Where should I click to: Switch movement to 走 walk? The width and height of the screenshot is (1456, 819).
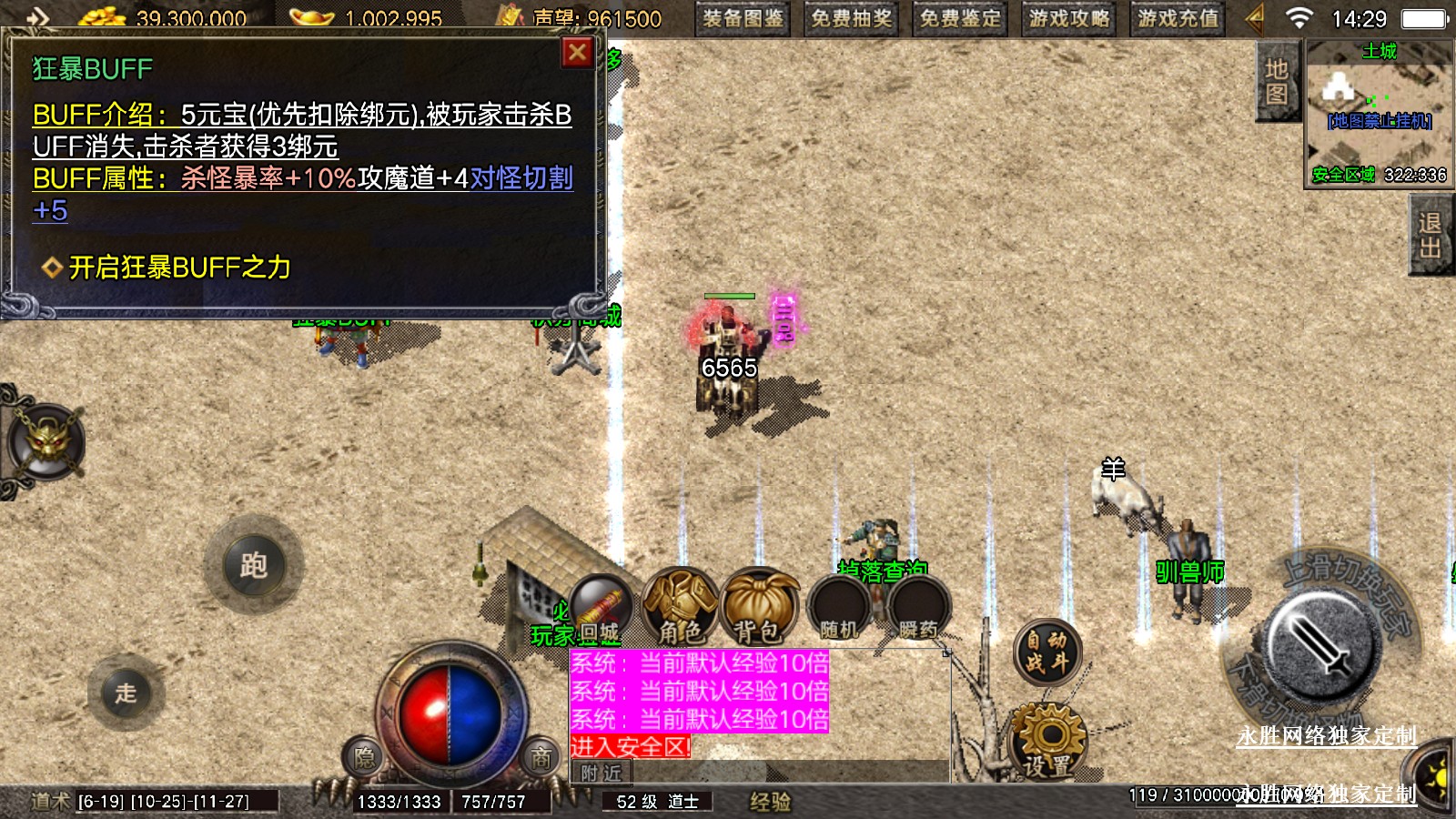(126, 693)
